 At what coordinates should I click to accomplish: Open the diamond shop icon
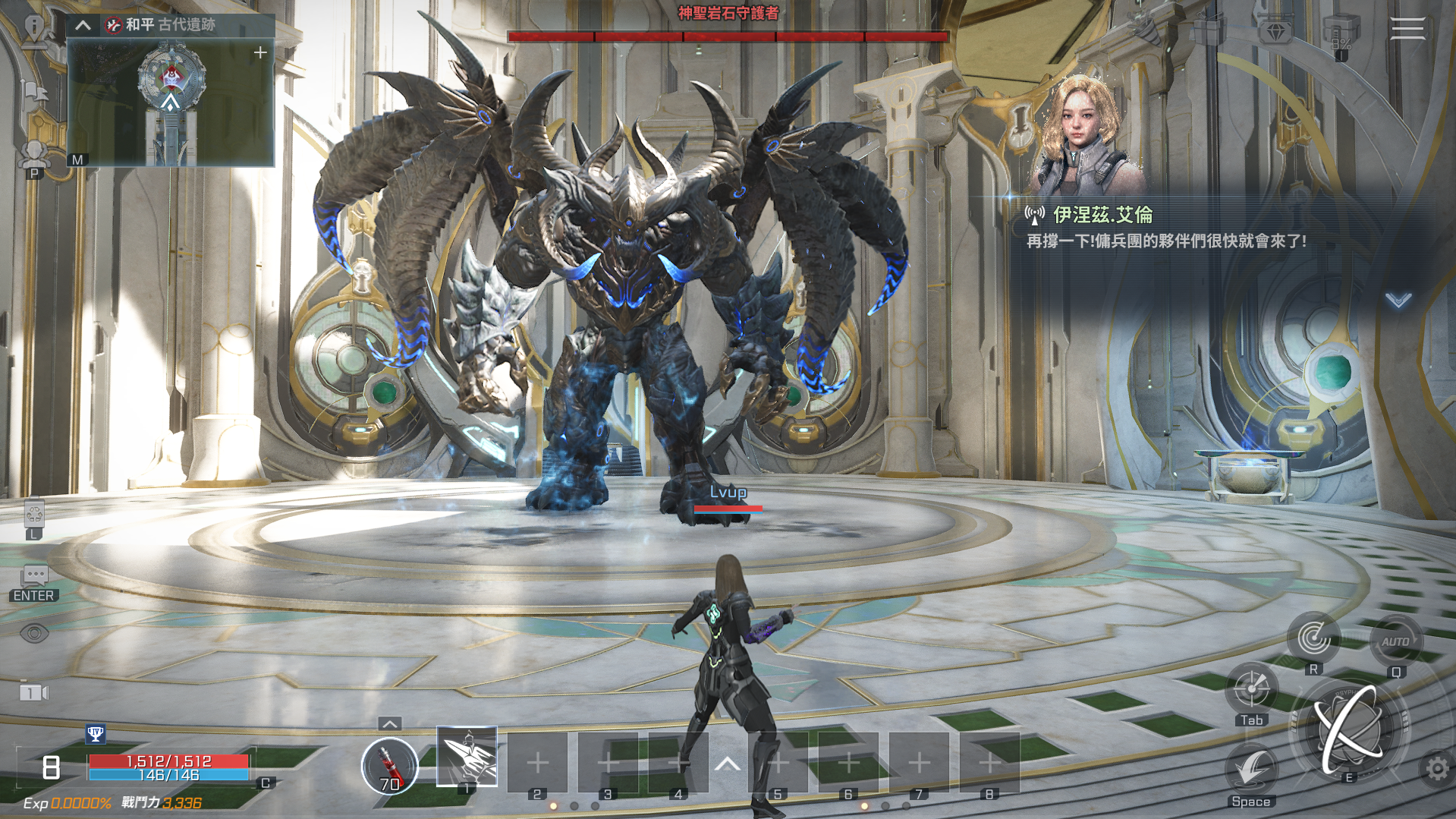tap(1276, 33)
